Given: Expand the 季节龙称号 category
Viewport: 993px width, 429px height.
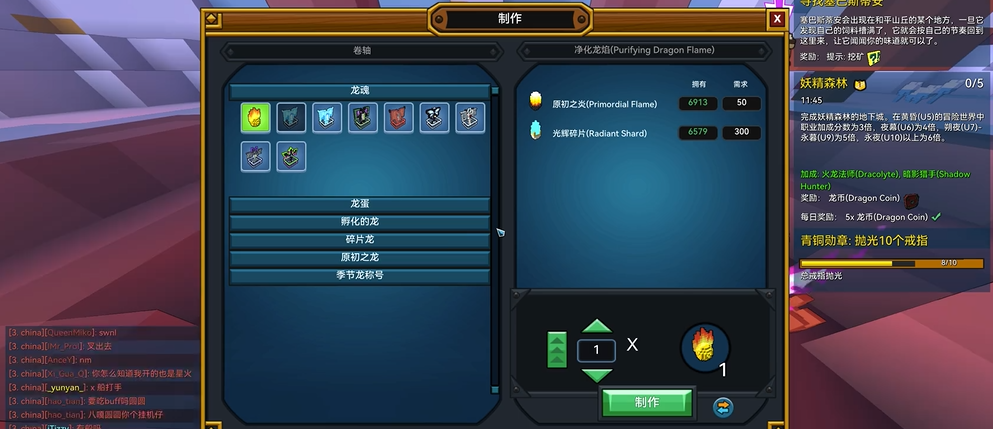Looking at the screenshot, I should (360, 276).
